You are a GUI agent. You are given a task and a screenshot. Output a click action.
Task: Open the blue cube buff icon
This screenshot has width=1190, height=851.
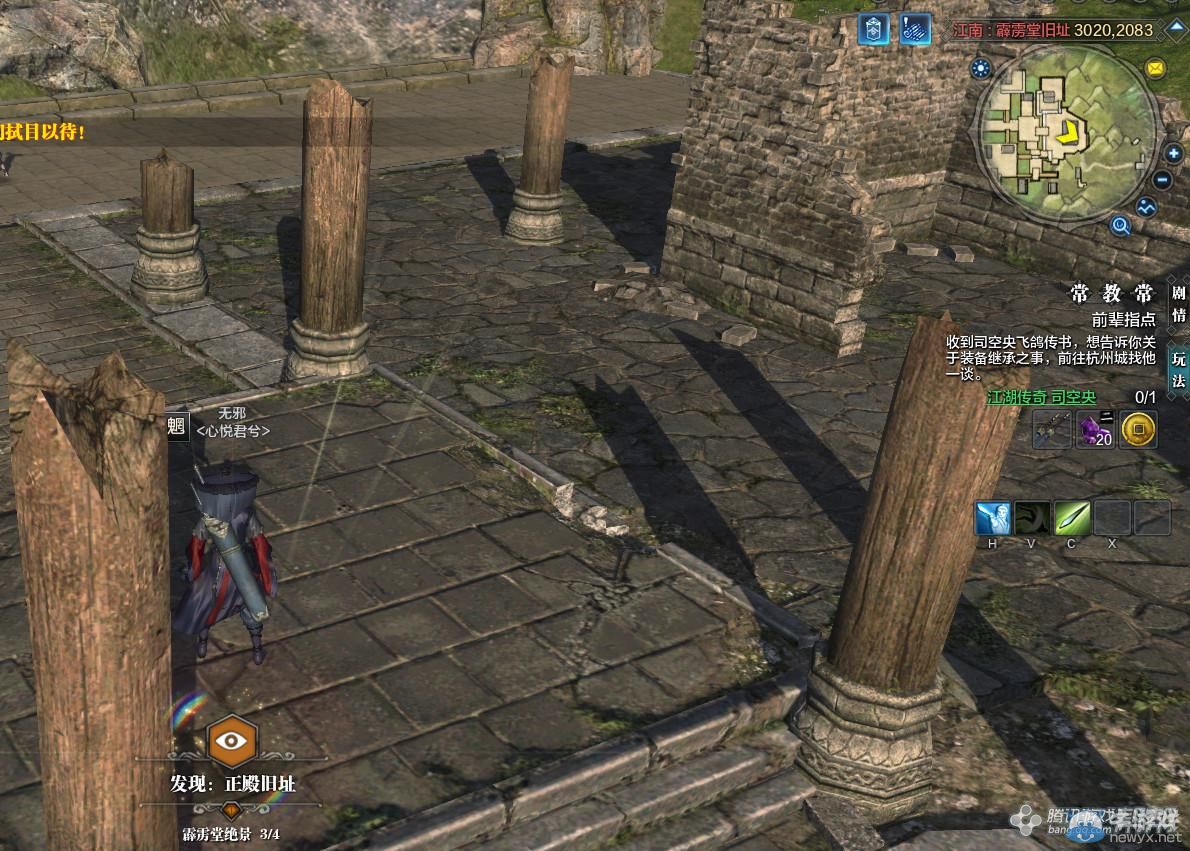click(x=873, y=29)
